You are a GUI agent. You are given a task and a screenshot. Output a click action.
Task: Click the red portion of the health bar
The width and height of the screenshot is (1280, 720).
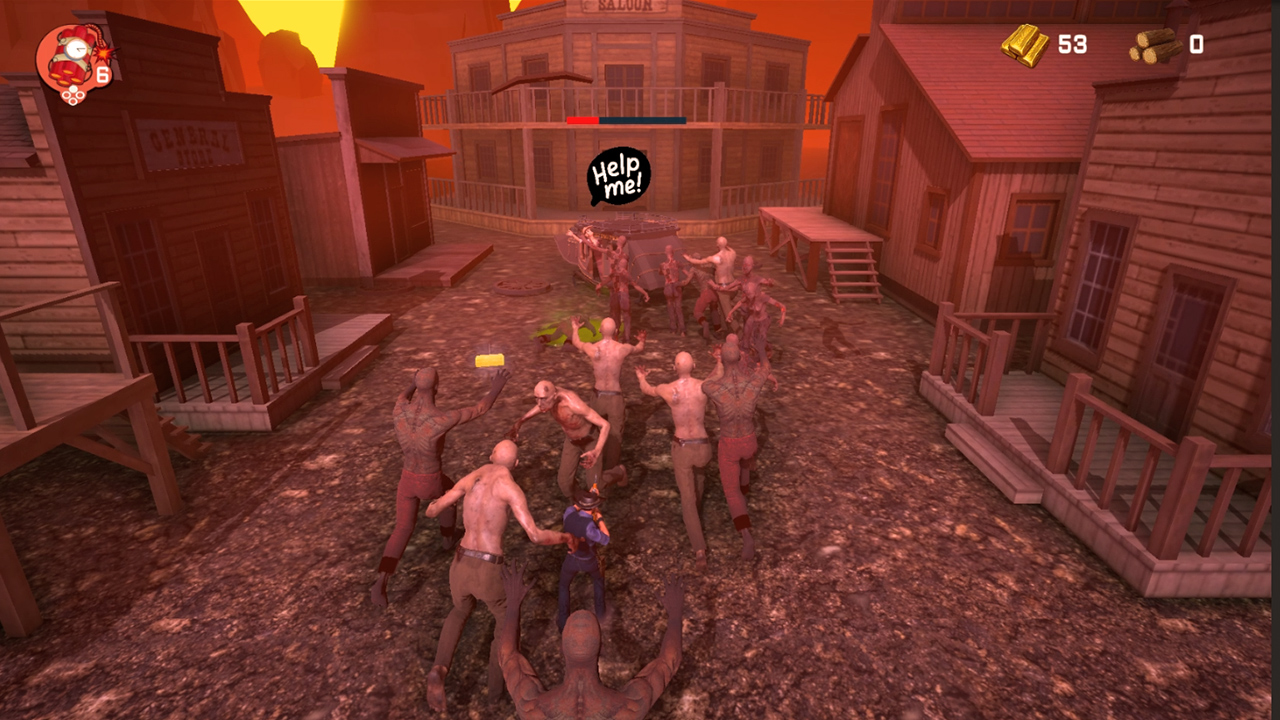pos(583,118)
